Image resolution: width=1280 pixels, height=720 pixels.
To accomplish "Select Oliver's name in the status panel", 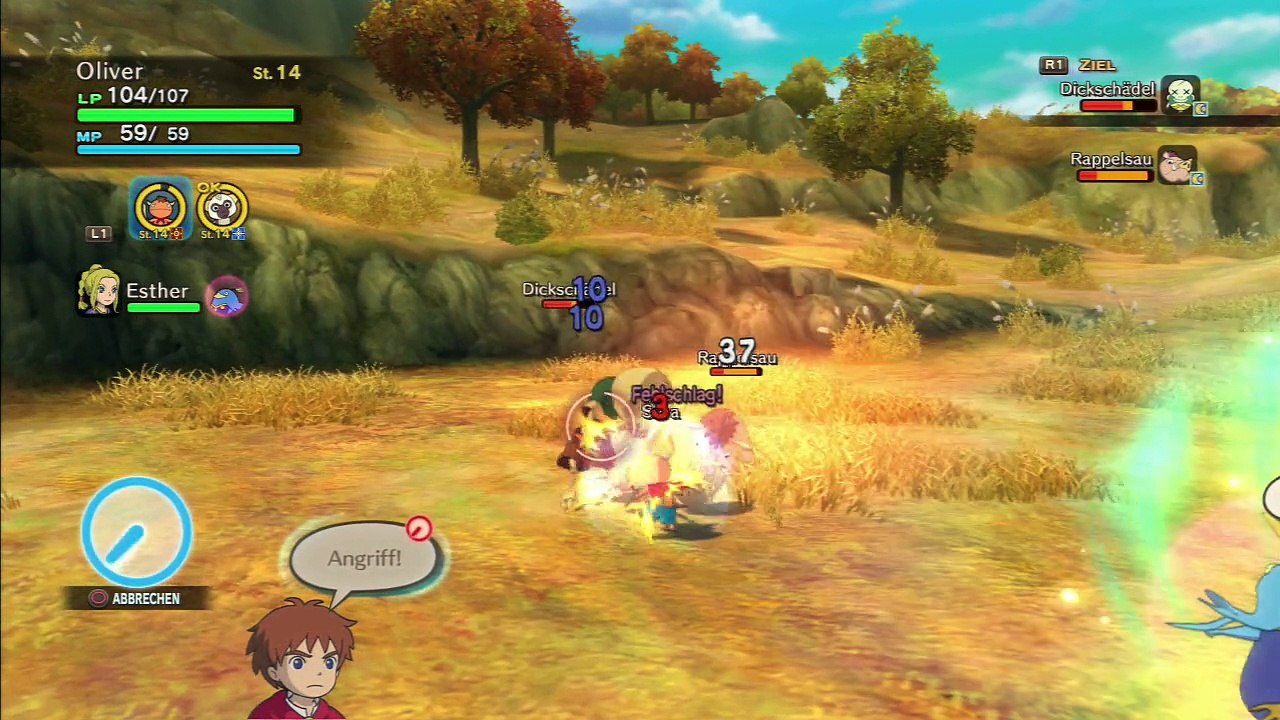I will [x=110, y=72].
